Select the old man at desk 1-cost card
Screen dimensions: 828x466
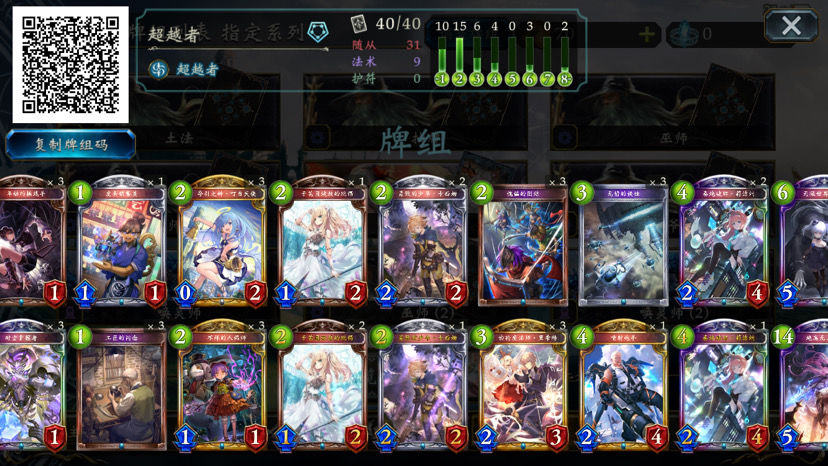click(121, 385)
